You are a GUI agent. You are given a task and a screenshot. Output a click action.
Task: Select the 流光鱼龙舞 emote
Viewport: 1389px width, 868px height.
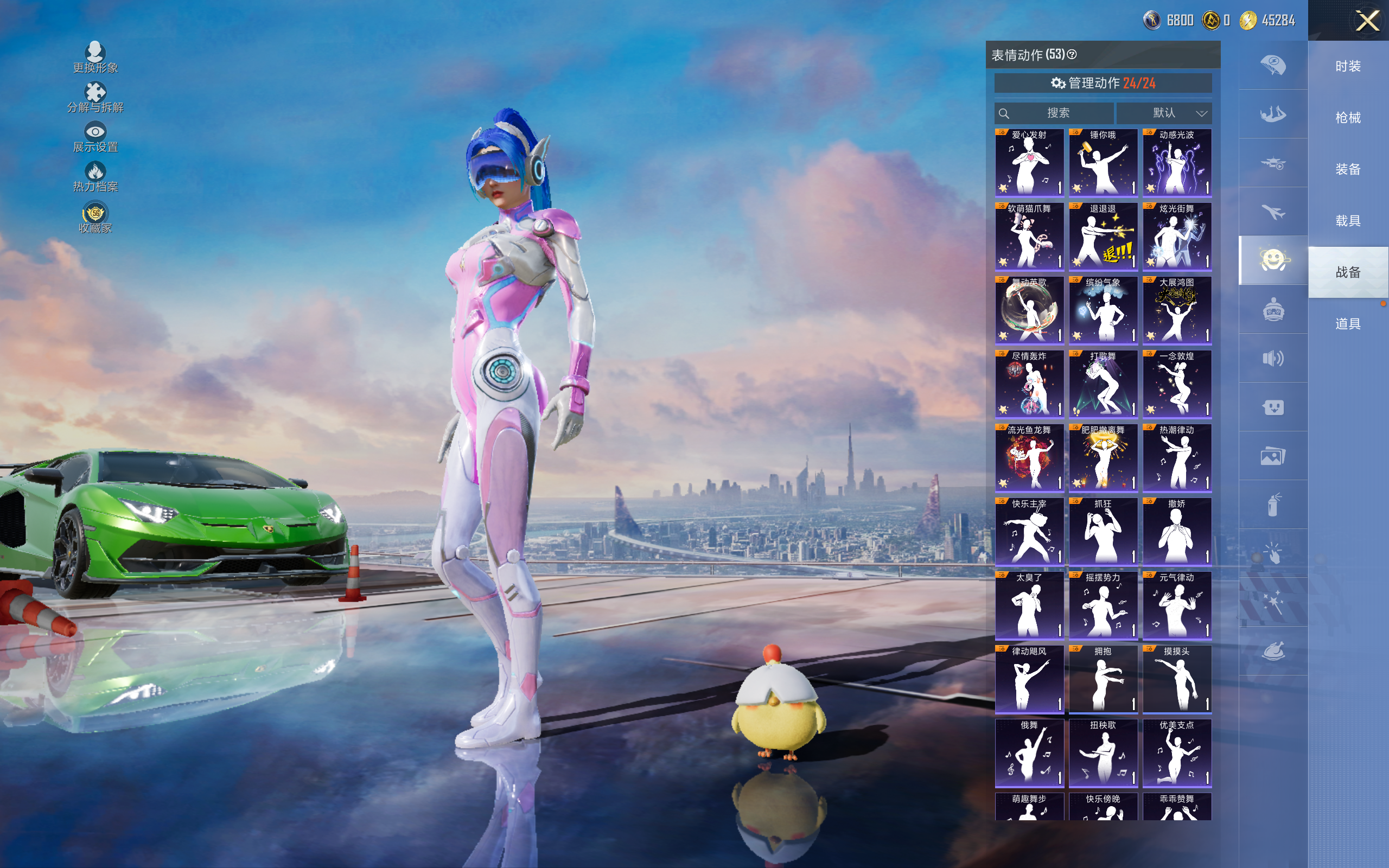(1029, 457)
